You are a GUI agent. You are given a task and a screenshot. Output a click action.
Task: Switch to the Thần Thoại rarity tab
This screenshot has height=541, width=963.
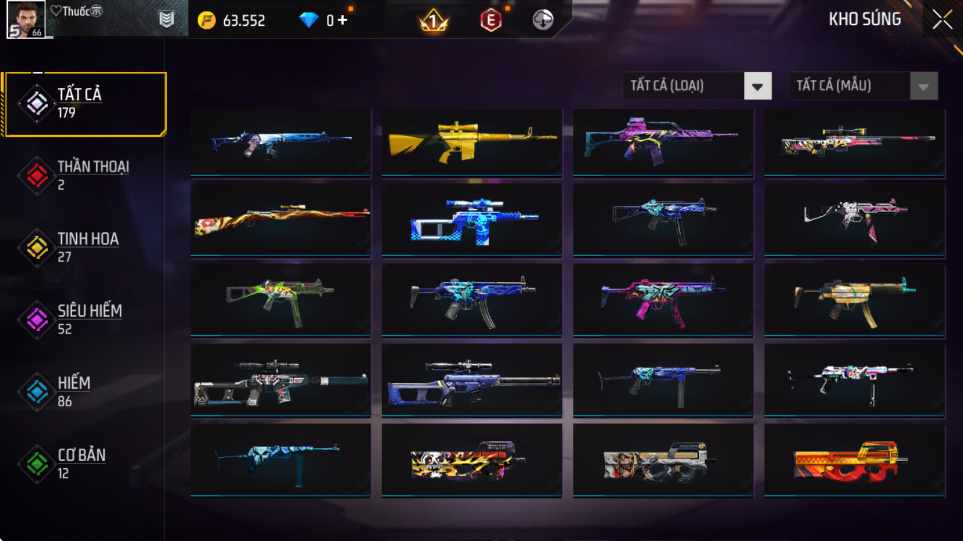click(84, 175)
